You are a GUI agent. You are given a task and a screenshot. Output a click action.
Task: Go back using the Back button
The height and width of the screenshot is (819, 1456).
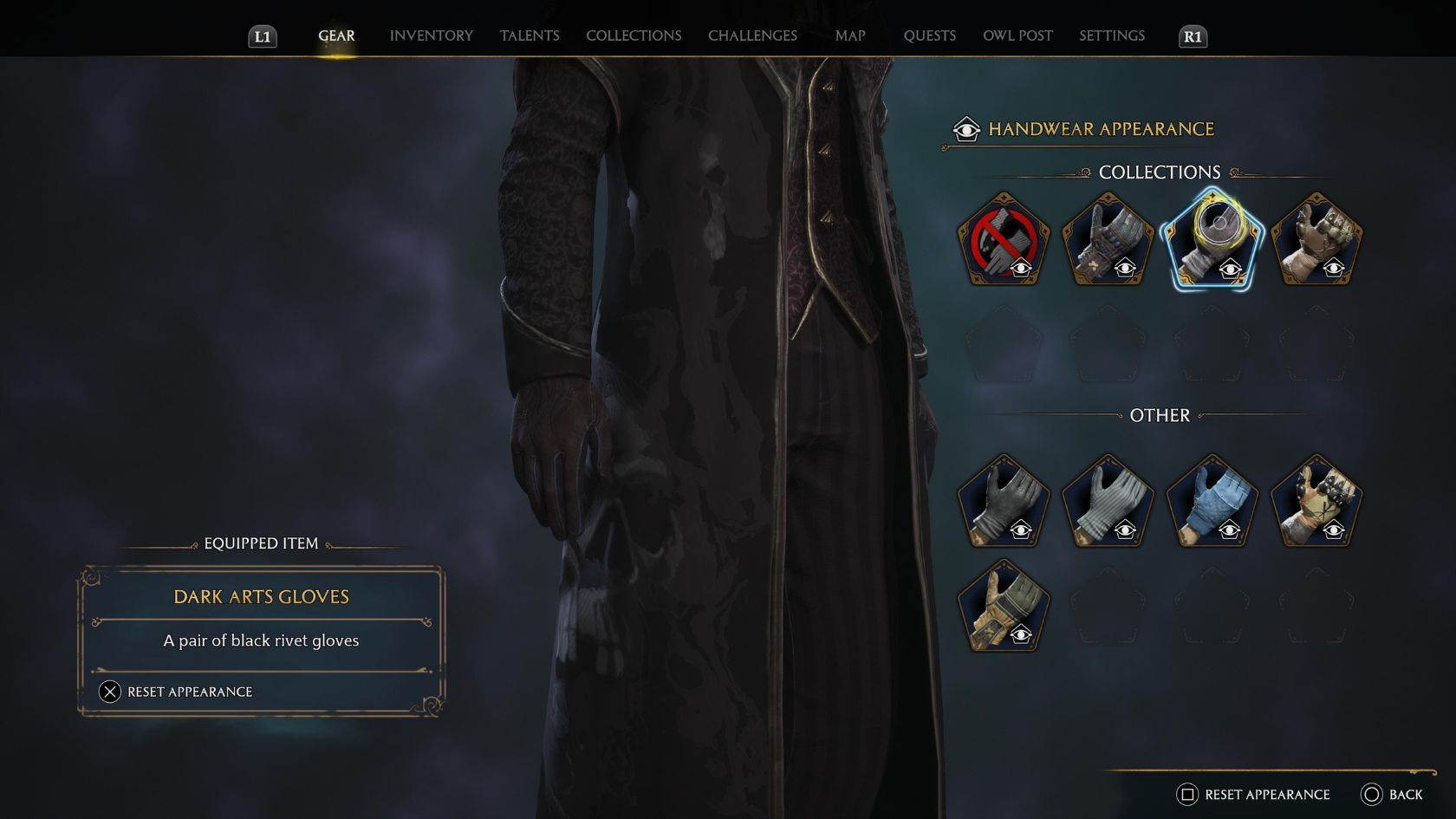coord(1392,795)
